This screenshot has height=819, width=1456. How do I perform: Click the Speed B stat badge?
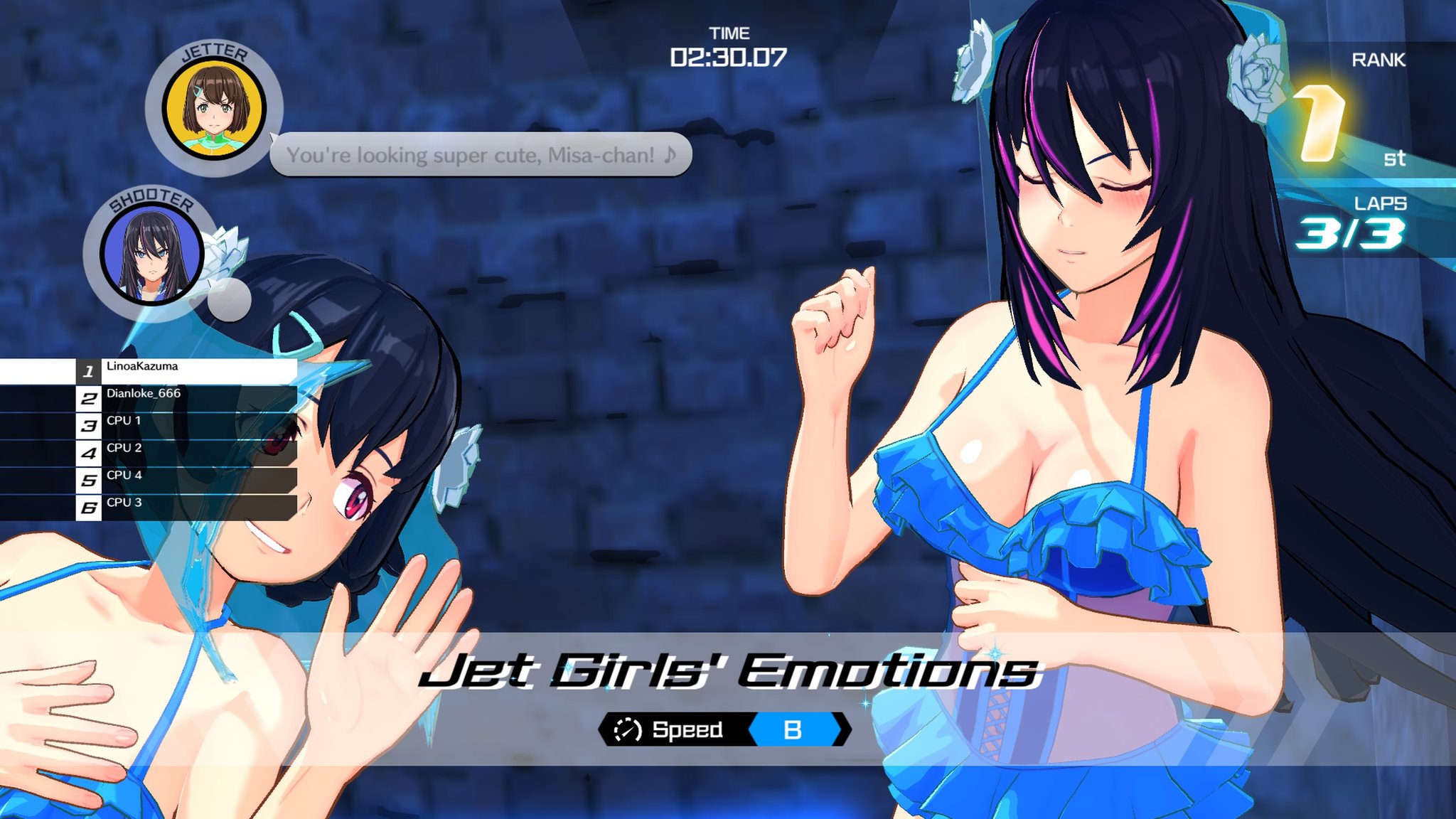pos(724,729)
